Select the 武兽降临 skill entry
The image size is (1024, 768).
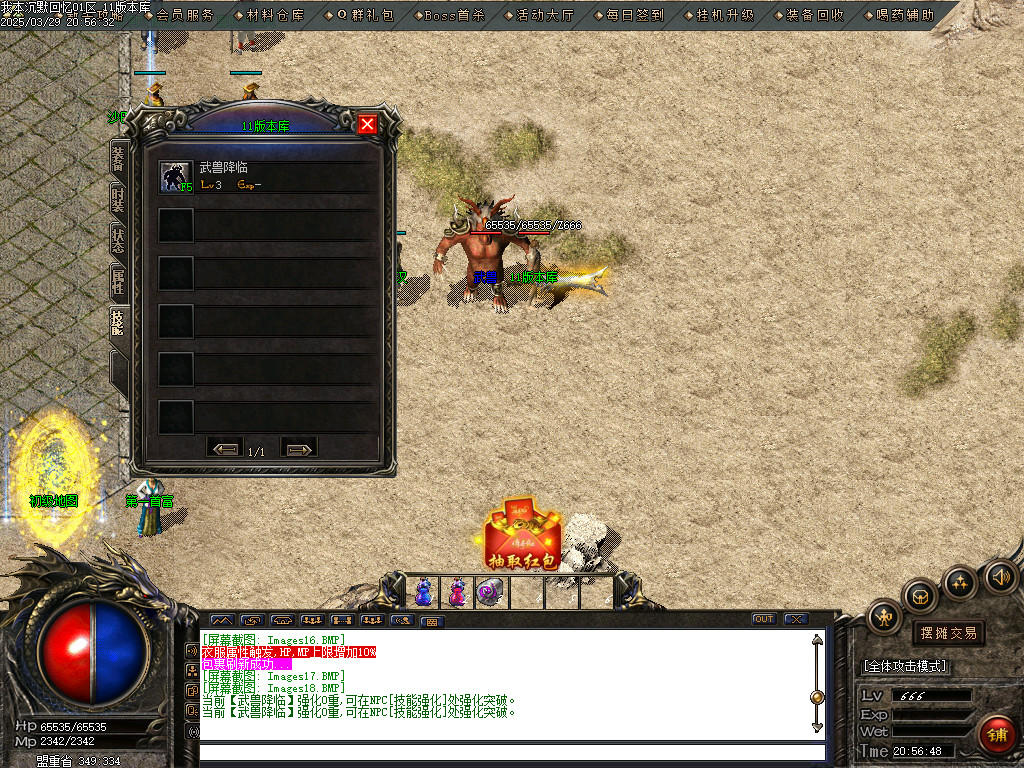click(x=268, y=176)
